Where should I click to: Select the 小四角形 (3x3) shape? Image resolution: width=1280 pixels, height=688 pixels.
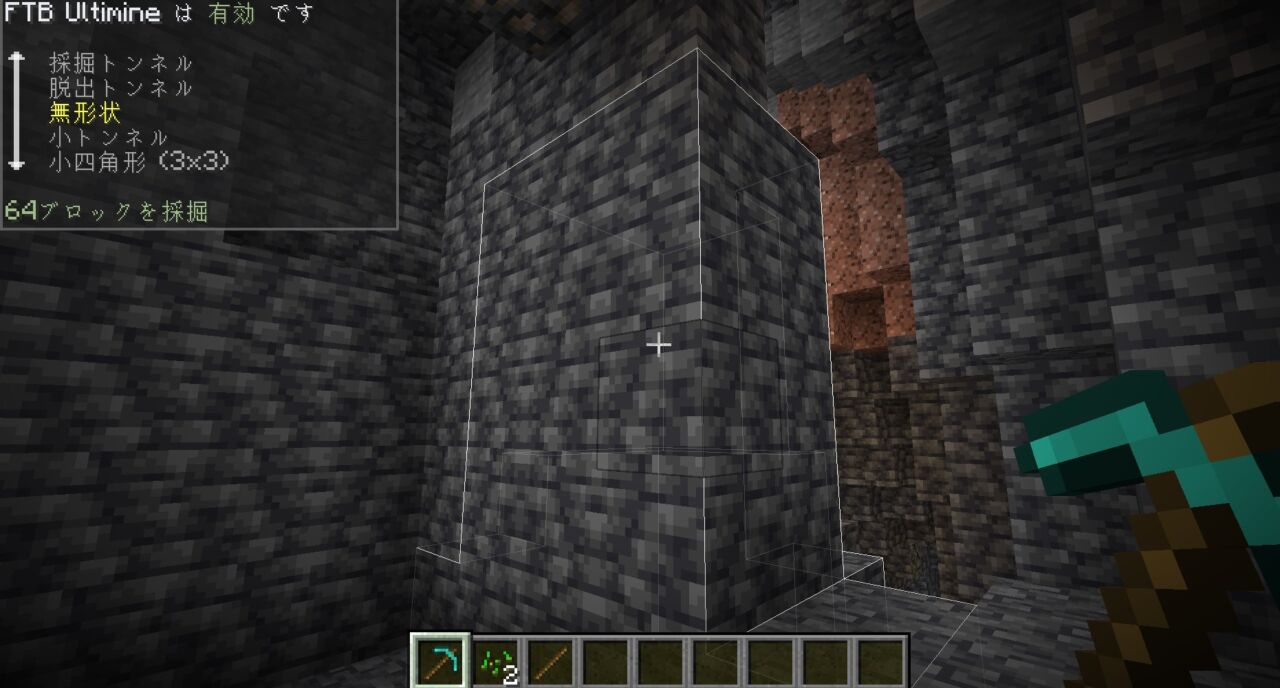[x=139, y=161]
